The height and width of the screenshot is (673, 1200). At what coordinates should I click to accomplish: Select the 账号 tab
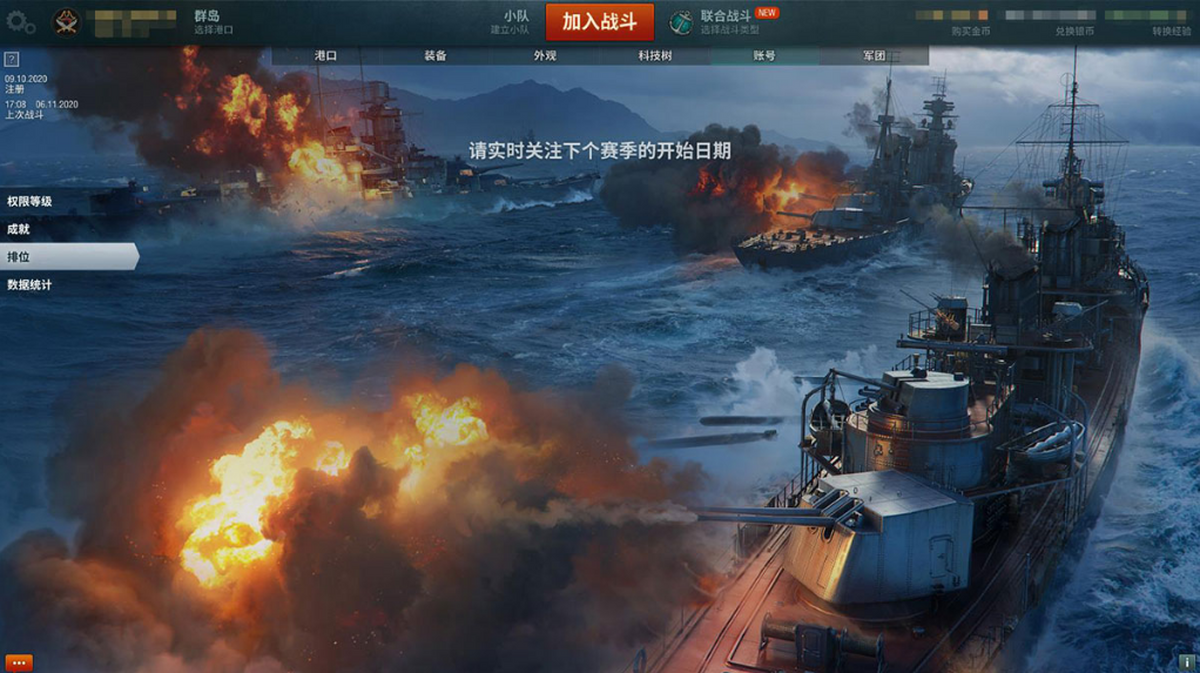(764, 56)
